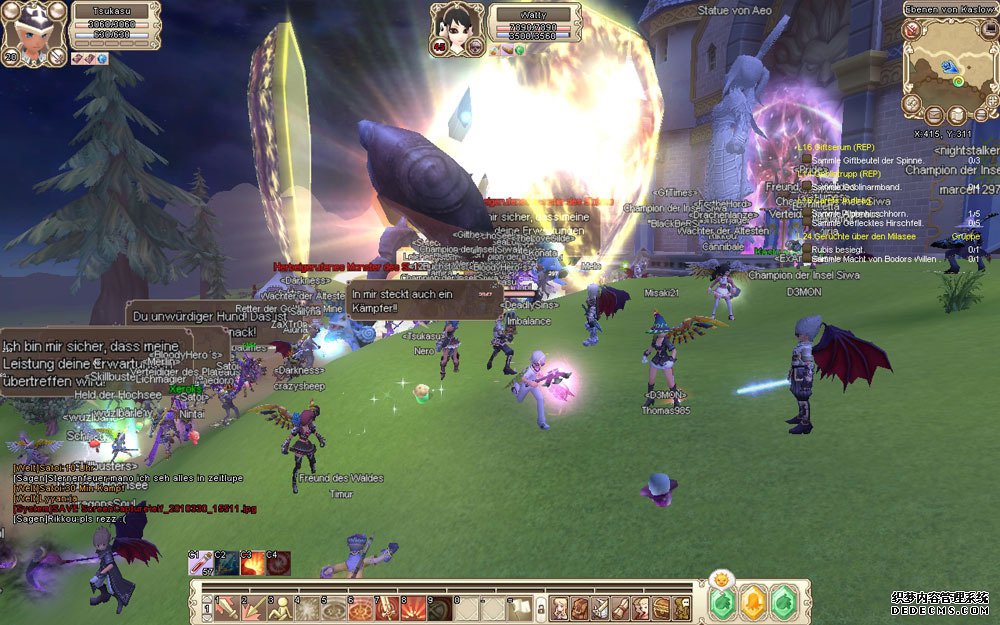
Task: Activate the fiery skill in slot C3
Action: pyautogui.click(x=252, y=564)
